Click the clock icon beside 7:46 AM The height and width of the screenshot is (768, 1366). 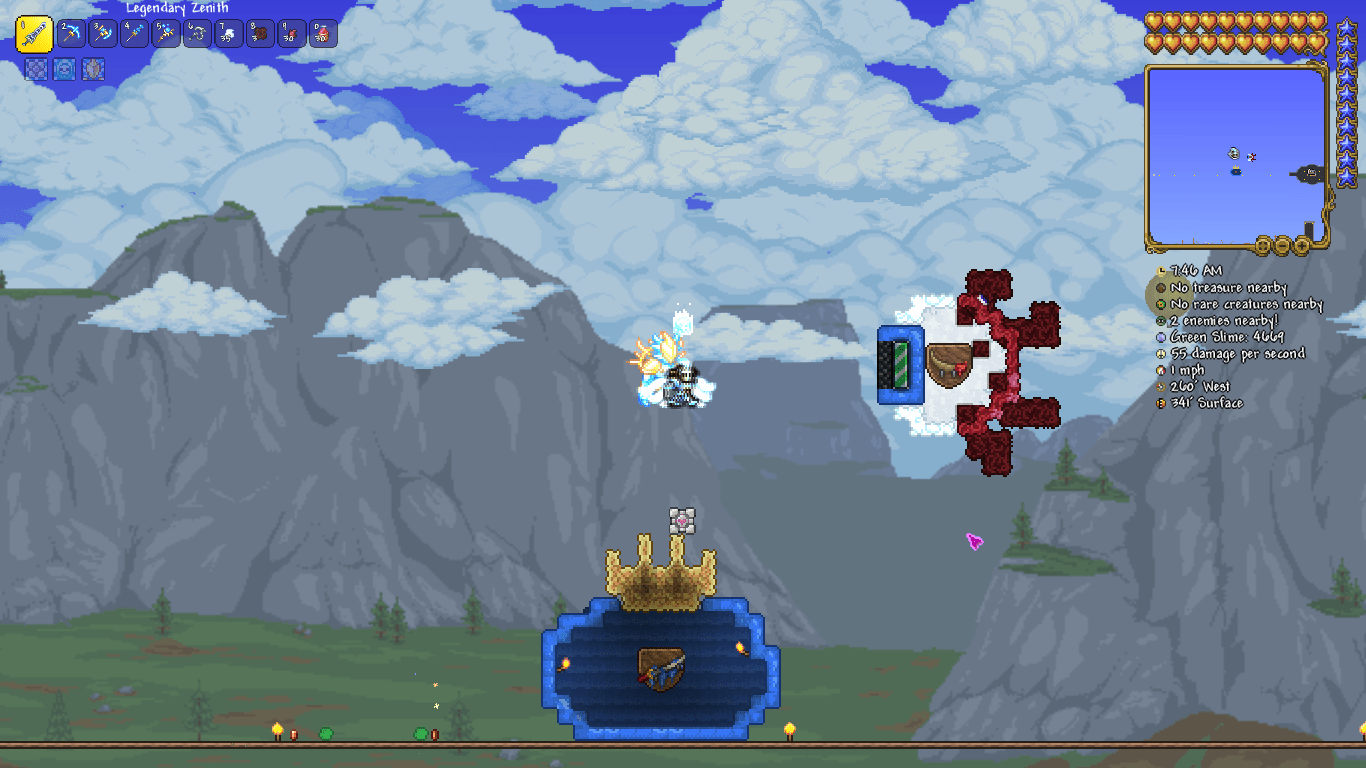click(1160, 270)
